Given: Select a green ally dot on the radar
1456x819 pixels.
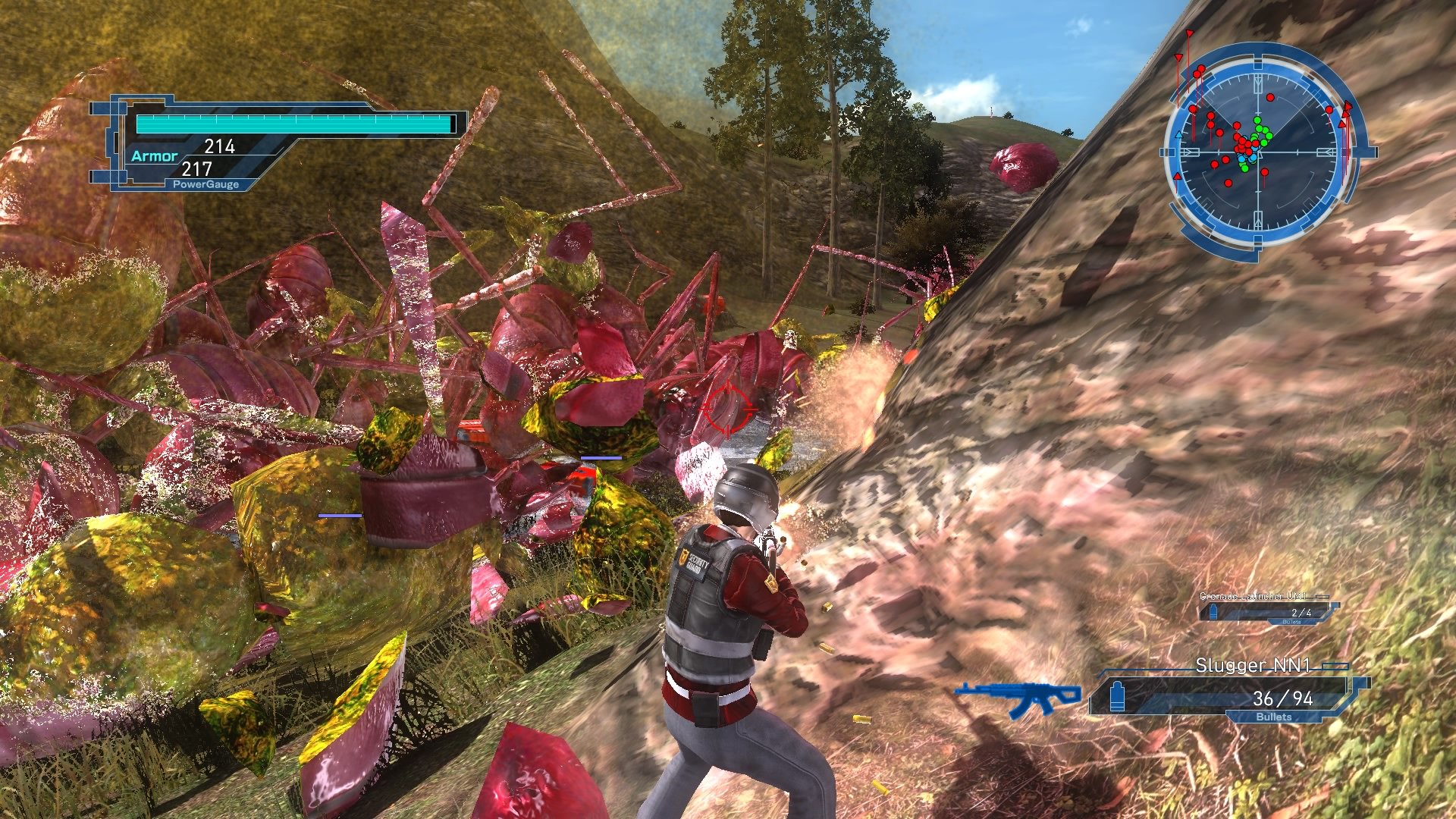Looking at the screenshot, I should 1257,121.
